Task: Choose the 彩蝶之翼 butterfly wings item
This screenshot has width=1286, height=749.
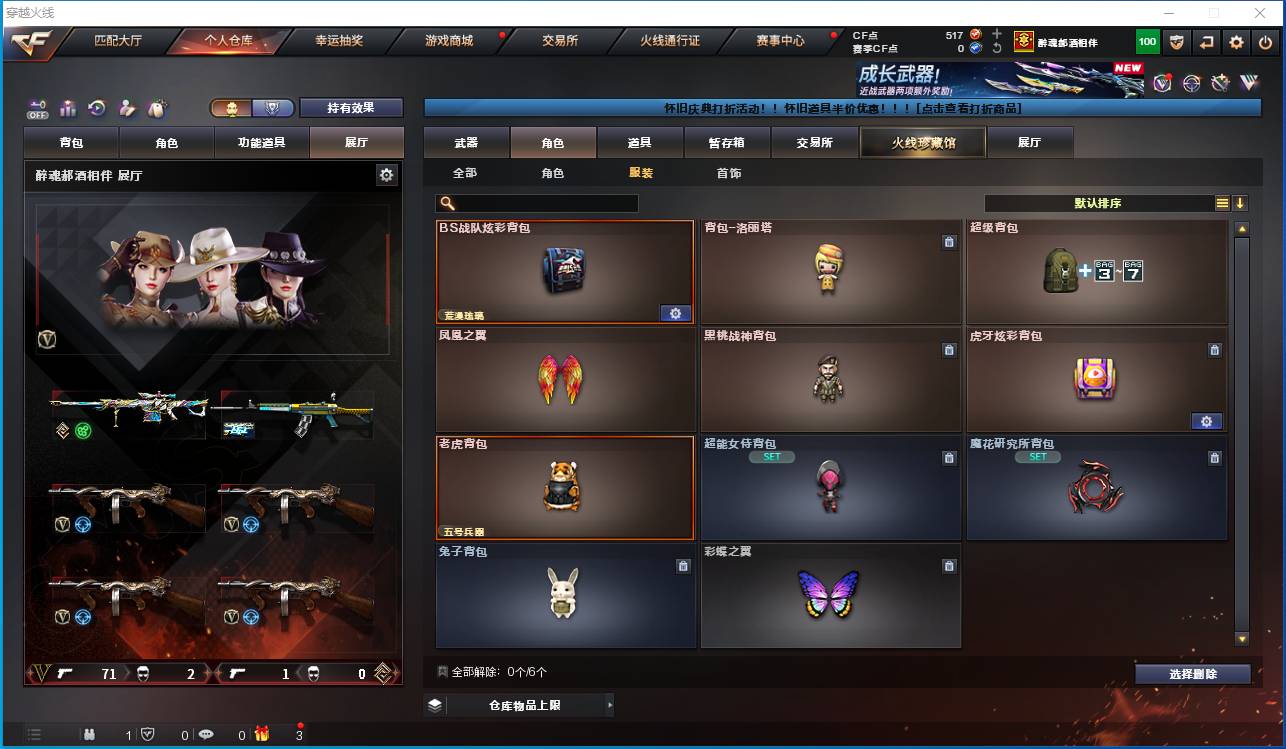Action: click(x=830, y=595)
